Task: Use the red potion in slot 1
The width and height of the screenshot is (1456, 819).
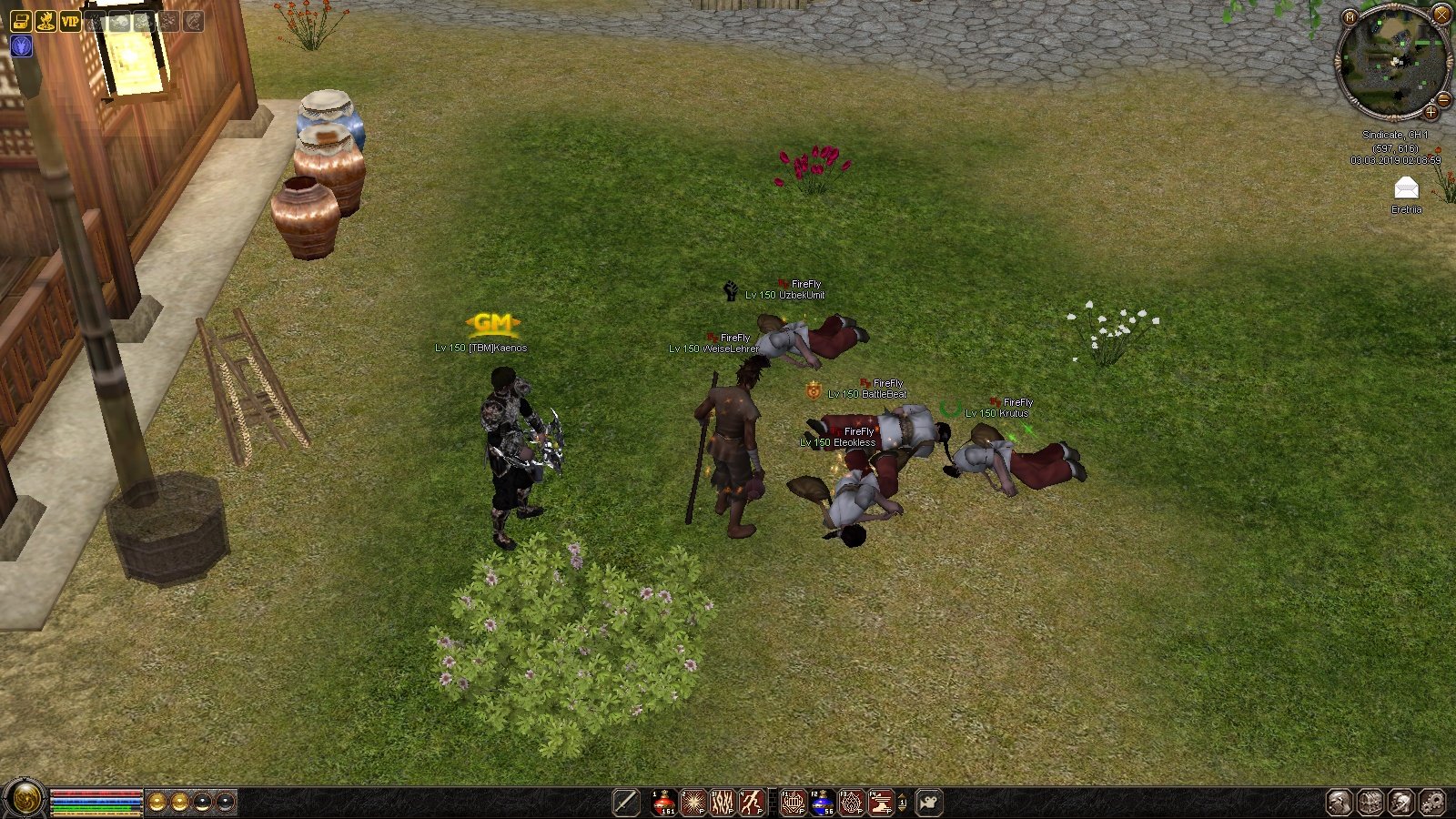Action: click(x=664, y=803)
